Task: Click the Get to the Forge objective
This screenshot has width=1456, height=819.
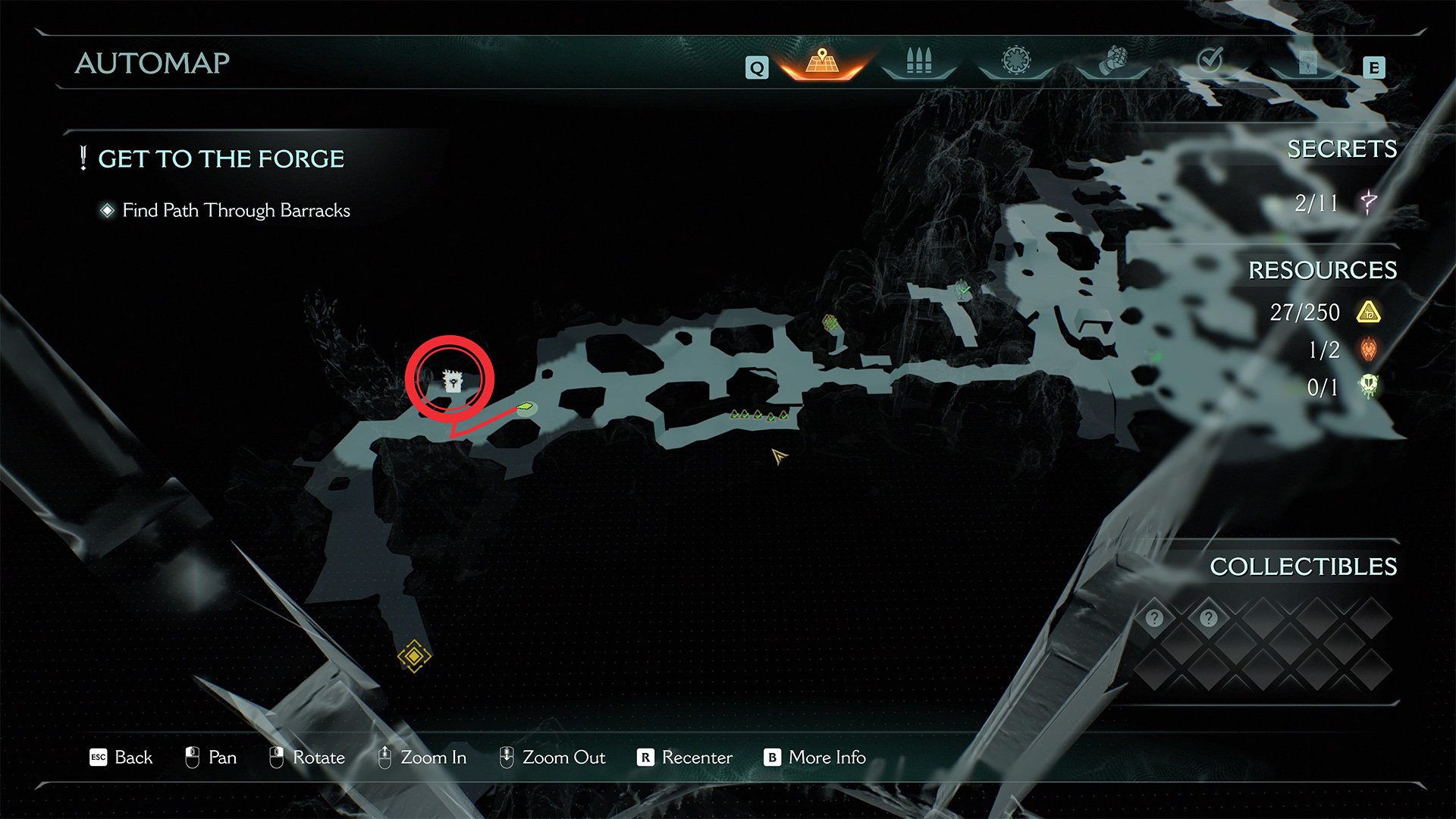Action: click(221, 158)
